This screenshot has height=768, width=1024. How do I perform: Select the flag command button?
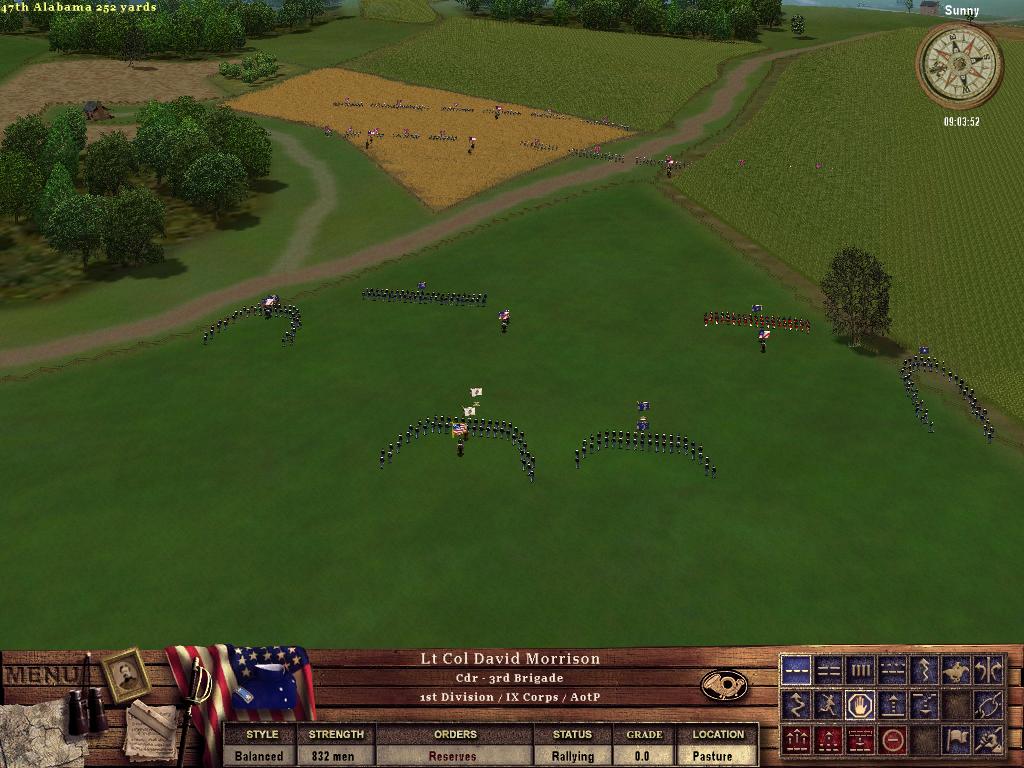(x=956, y=740)
